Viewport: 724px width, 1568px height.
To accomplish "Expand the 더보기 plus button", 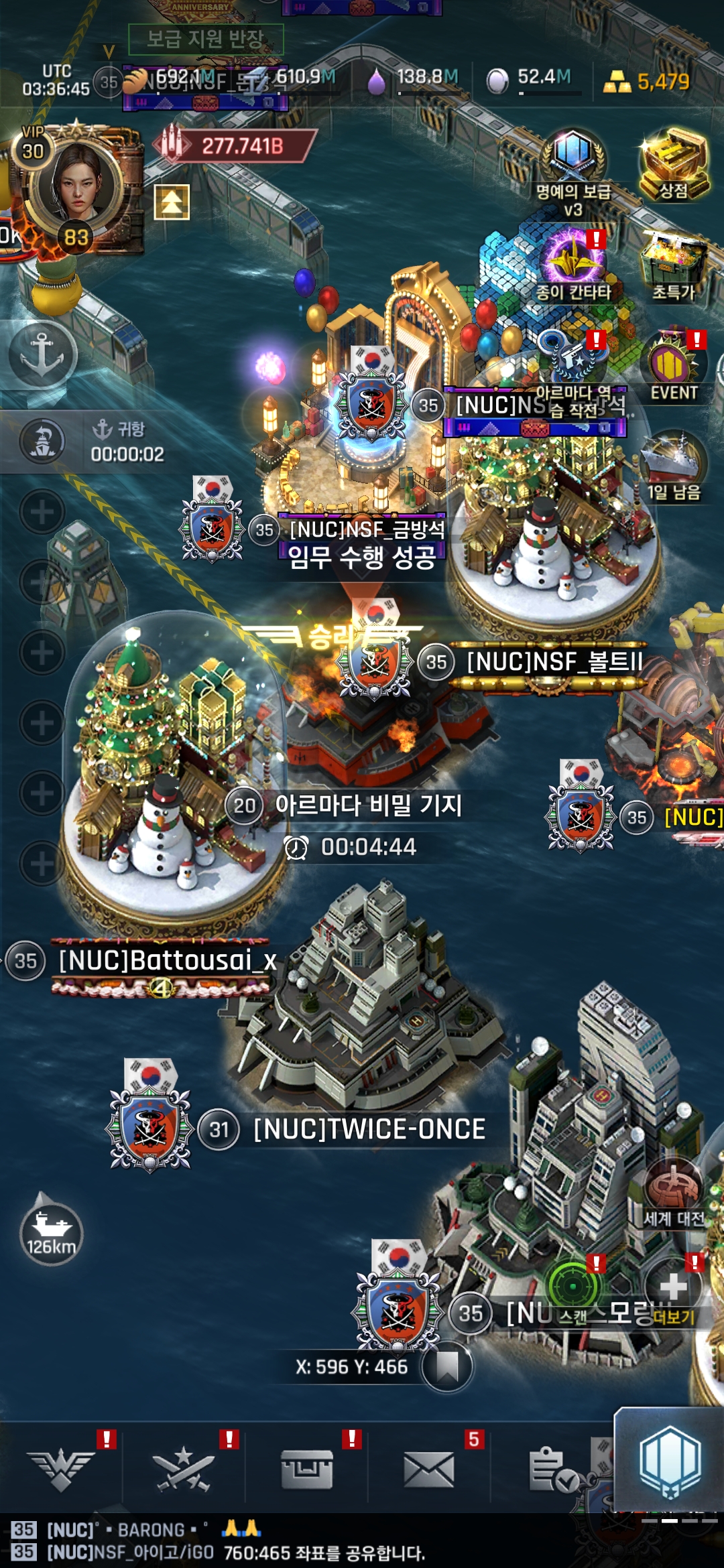I will tap(673, 1290).
